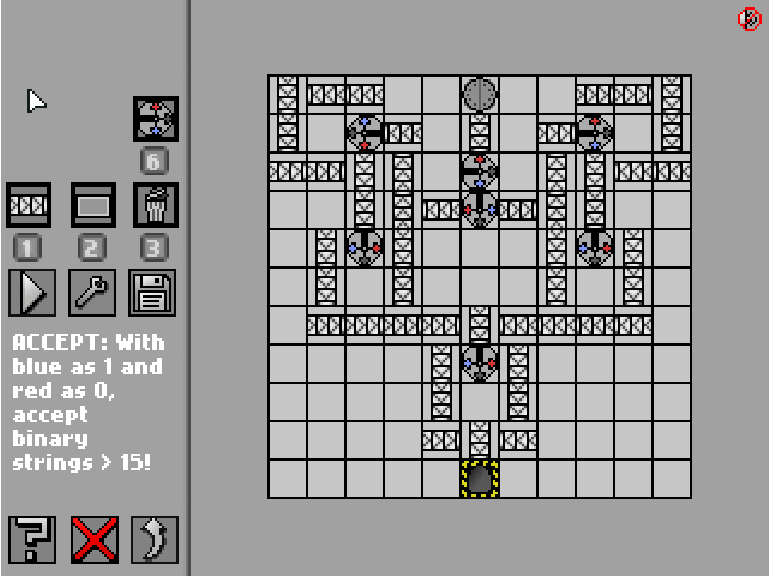The width and height of the screenshot is (770, 576).
Task: Select the red-blue branch piece tool
Action: pyautogui.click(x=156, y=119)
